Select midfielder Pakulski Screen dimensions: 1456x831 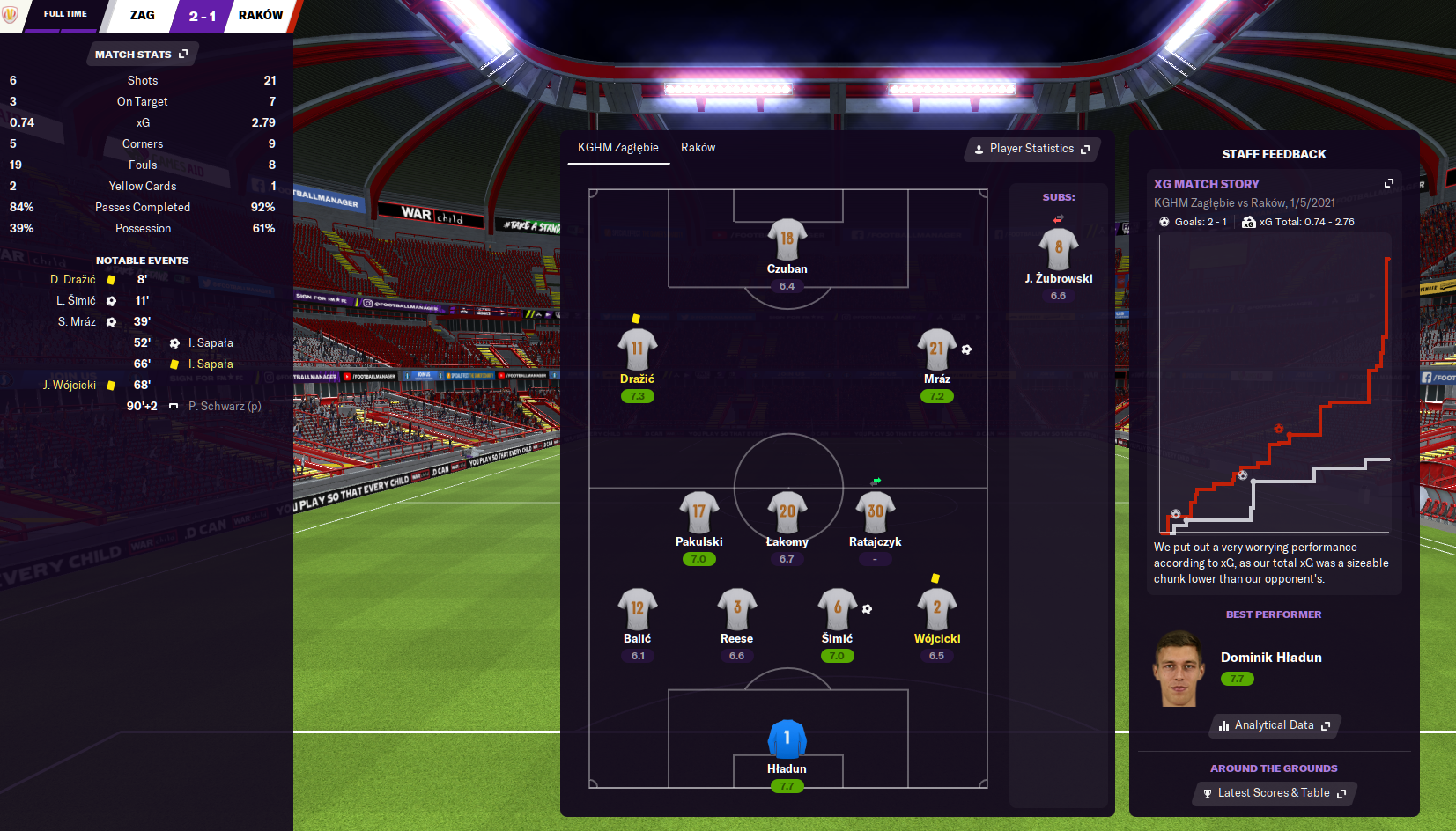point(698,512)
